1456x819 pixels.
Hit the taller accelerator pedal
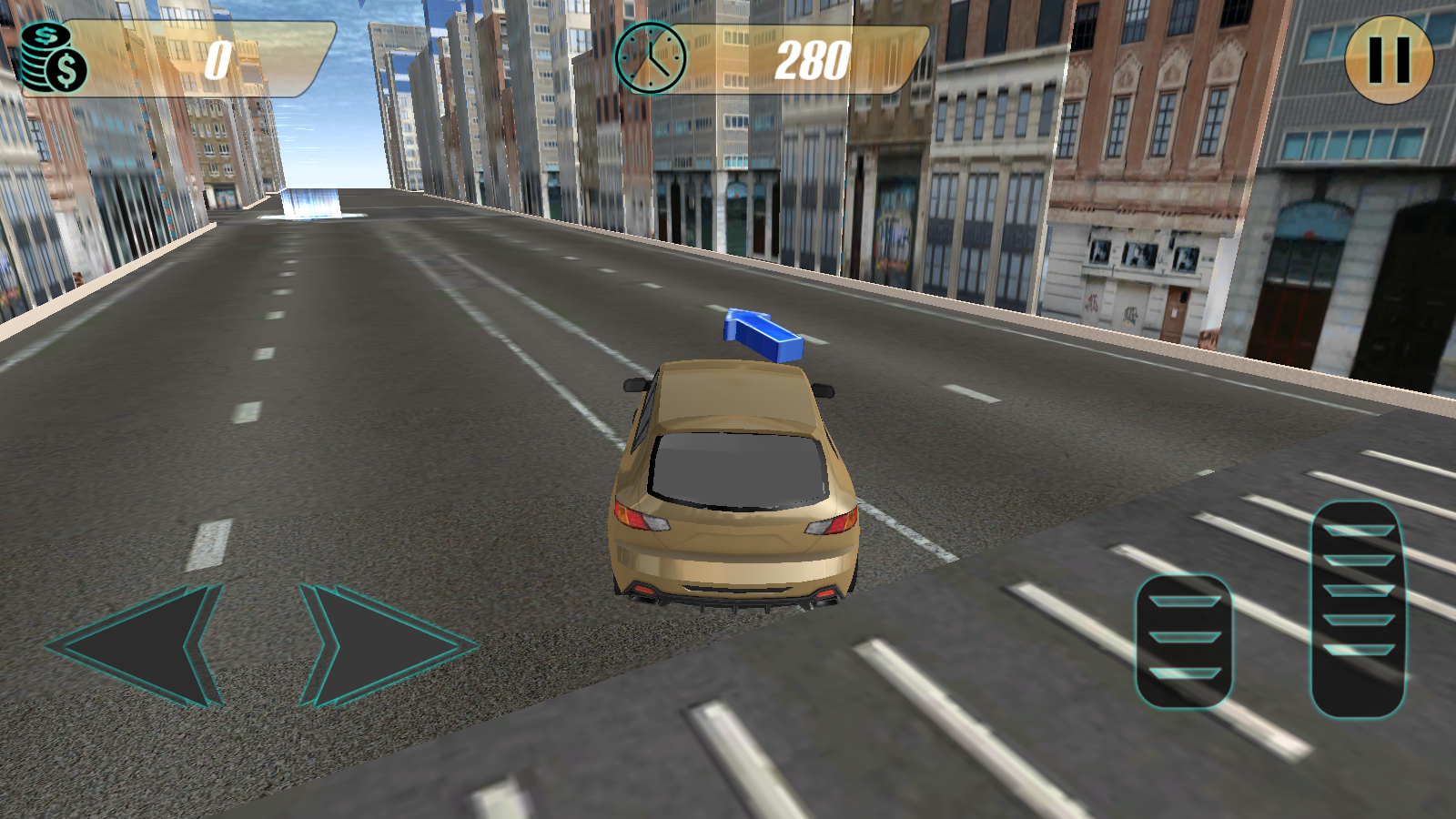1358,608
